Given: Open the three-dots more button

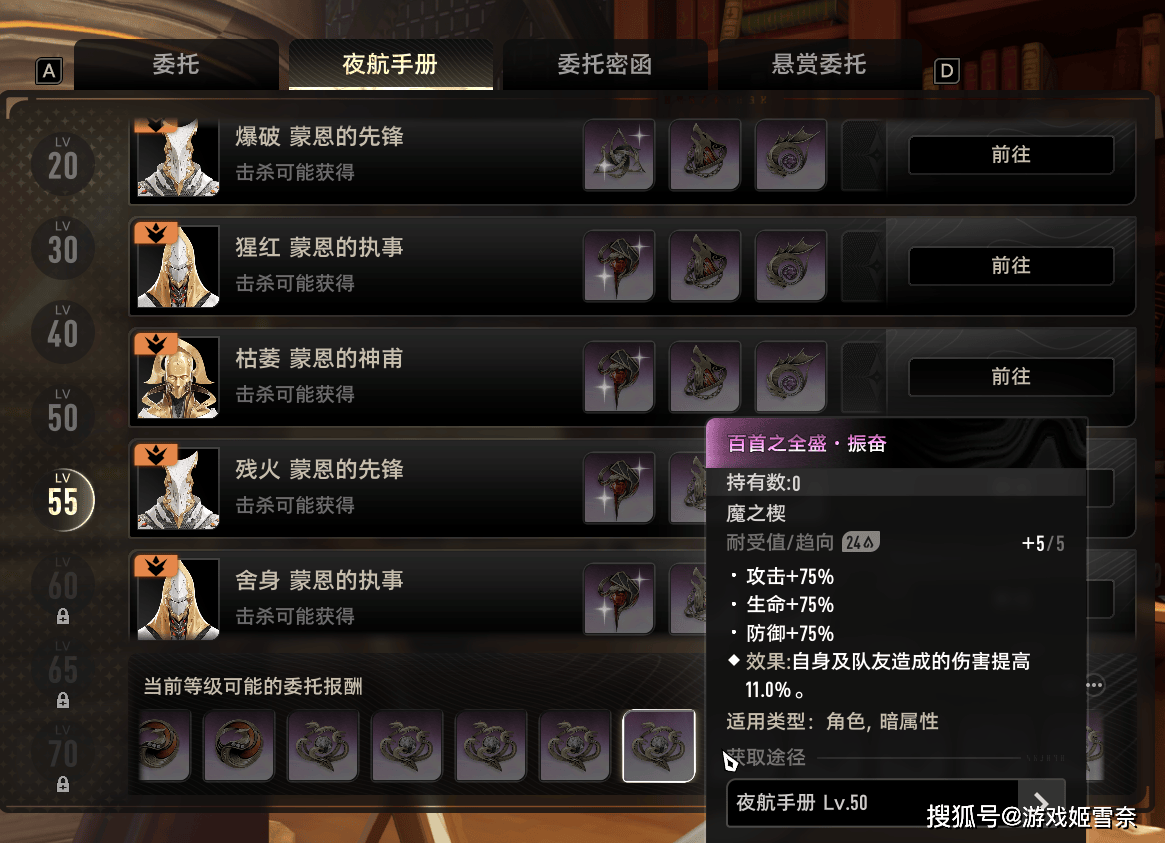Looking at the screenshot, I should click(x=1095, y=685).
